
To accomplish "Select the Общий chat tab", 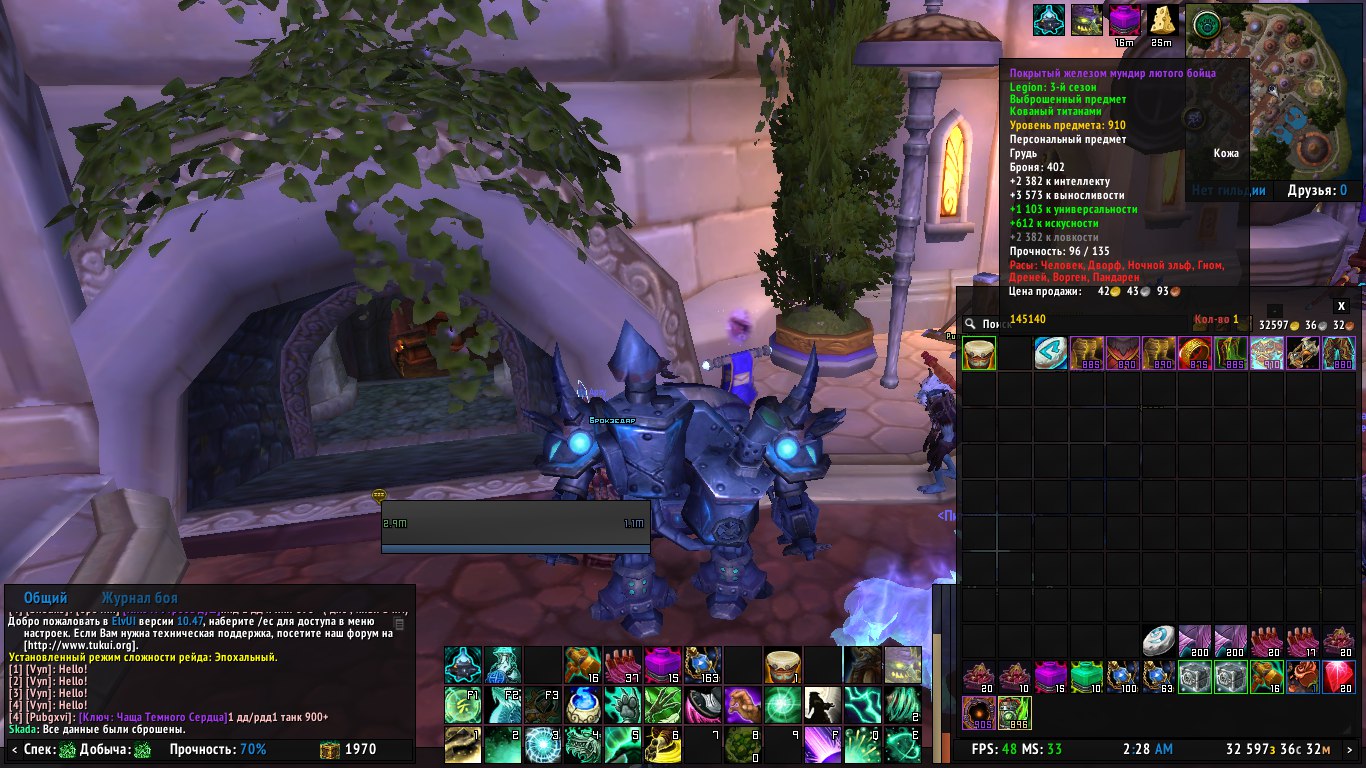I will (x=46, y=597).
